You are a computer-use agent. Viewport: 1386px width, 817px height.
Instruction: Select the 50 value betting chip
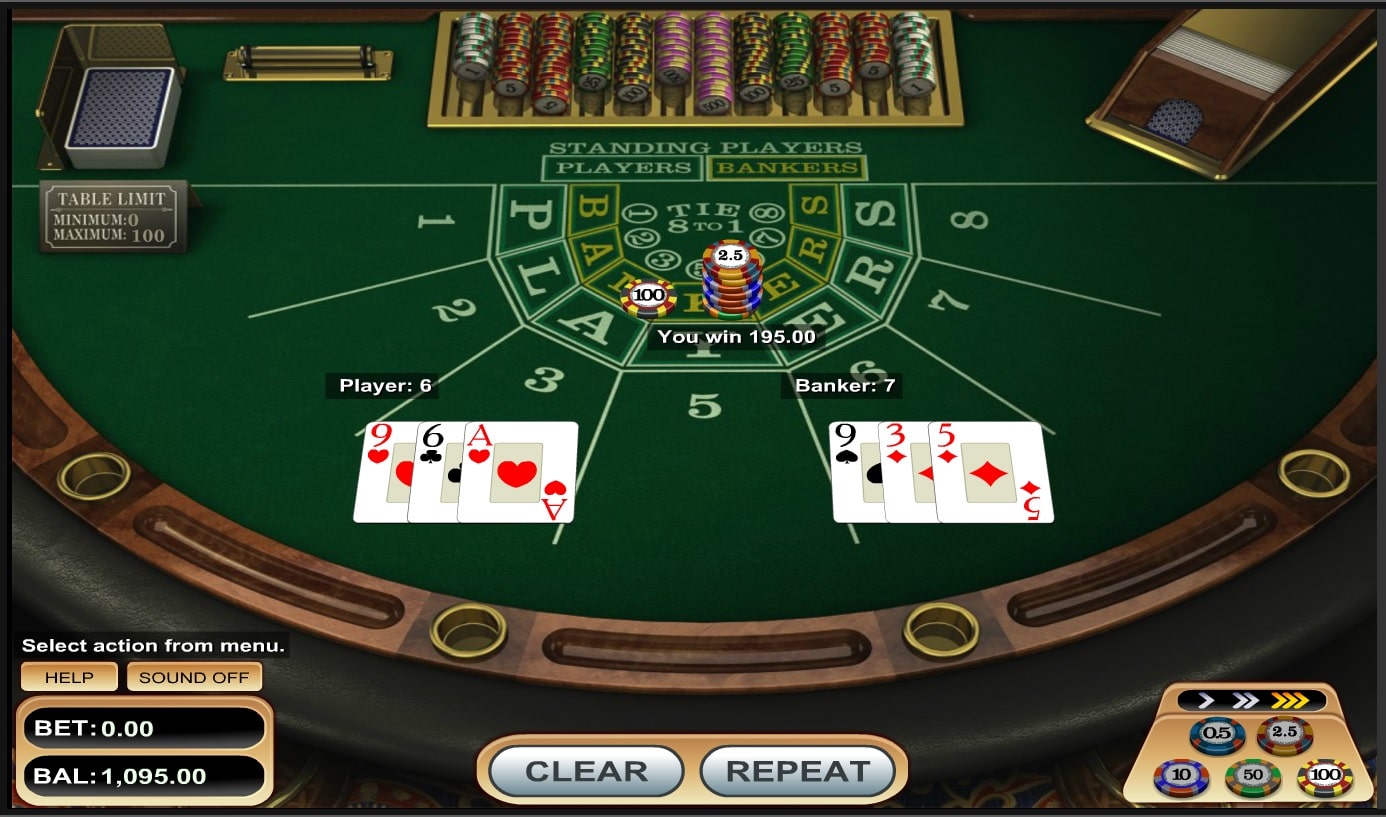coord(1250,774)
